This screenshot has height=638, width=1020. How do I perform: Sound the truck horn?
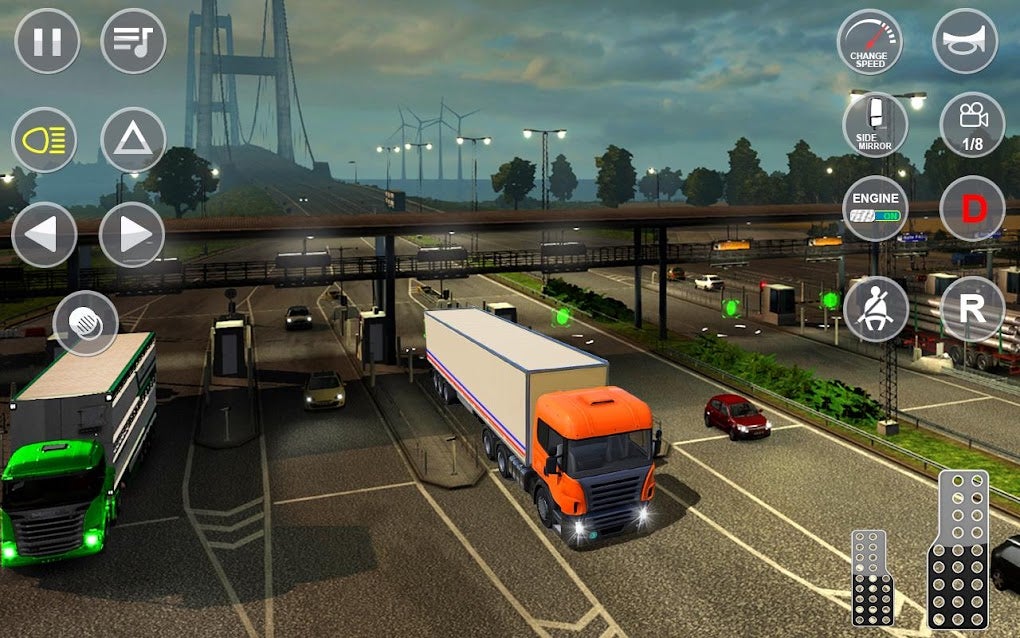[x=965, y=41]
